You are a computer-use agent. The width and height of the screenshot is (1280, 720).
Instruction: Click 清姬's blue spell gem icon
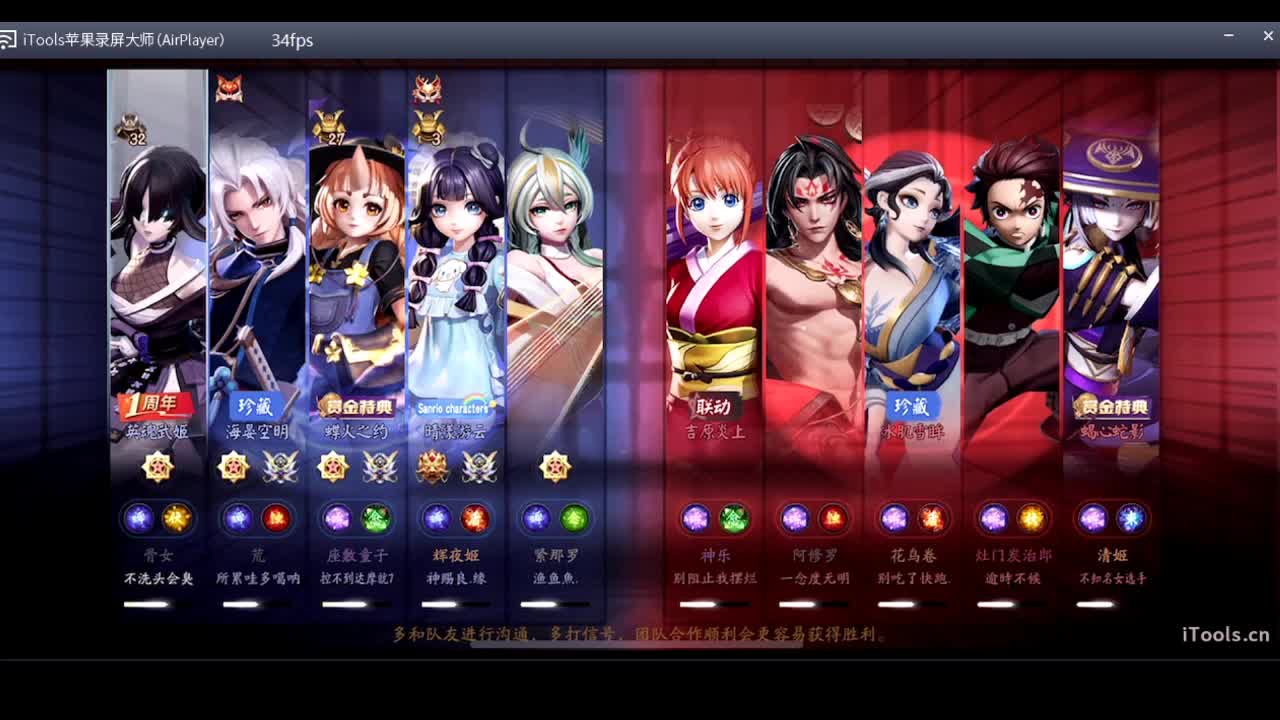1130,518
